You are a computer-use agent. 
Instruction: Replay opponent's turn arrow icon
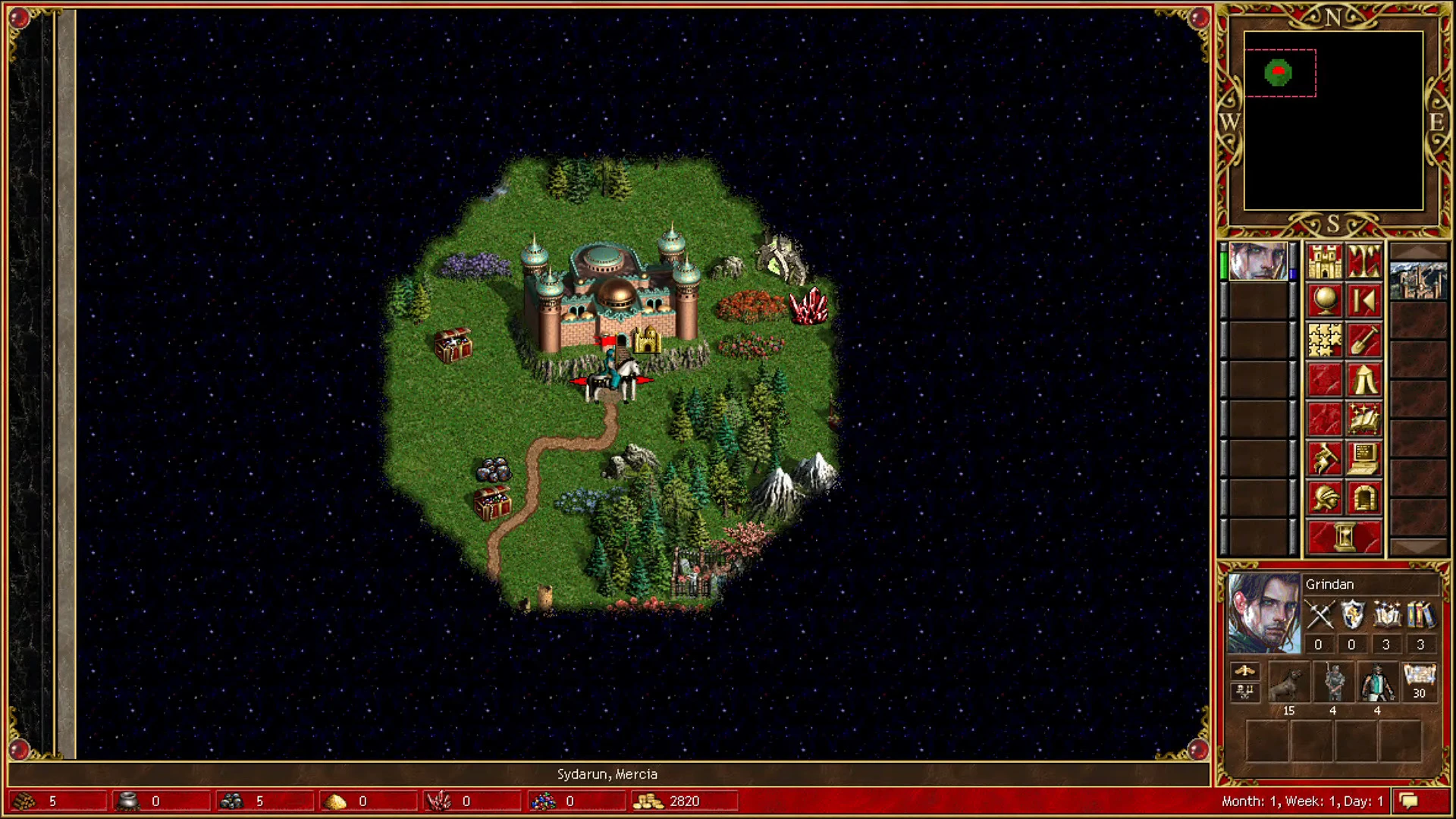1363,300
